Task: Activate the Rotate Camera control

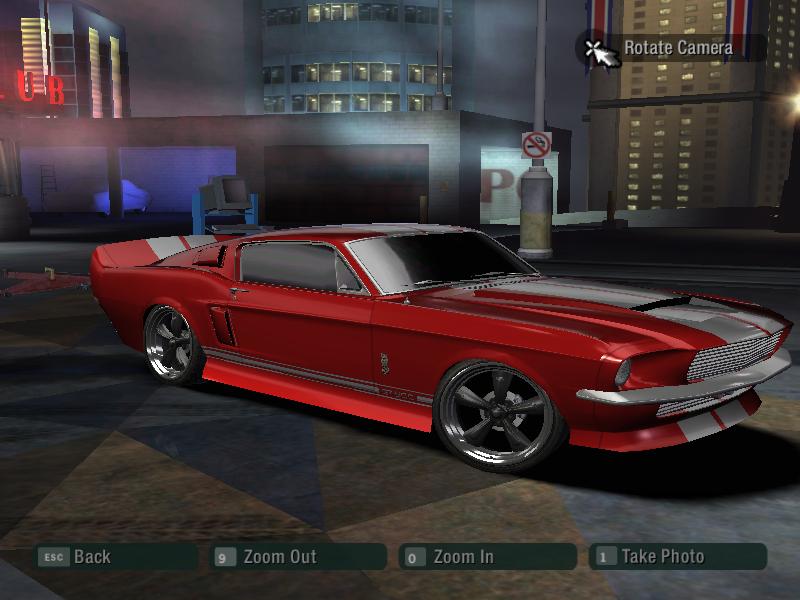Action: click(677, 47)
